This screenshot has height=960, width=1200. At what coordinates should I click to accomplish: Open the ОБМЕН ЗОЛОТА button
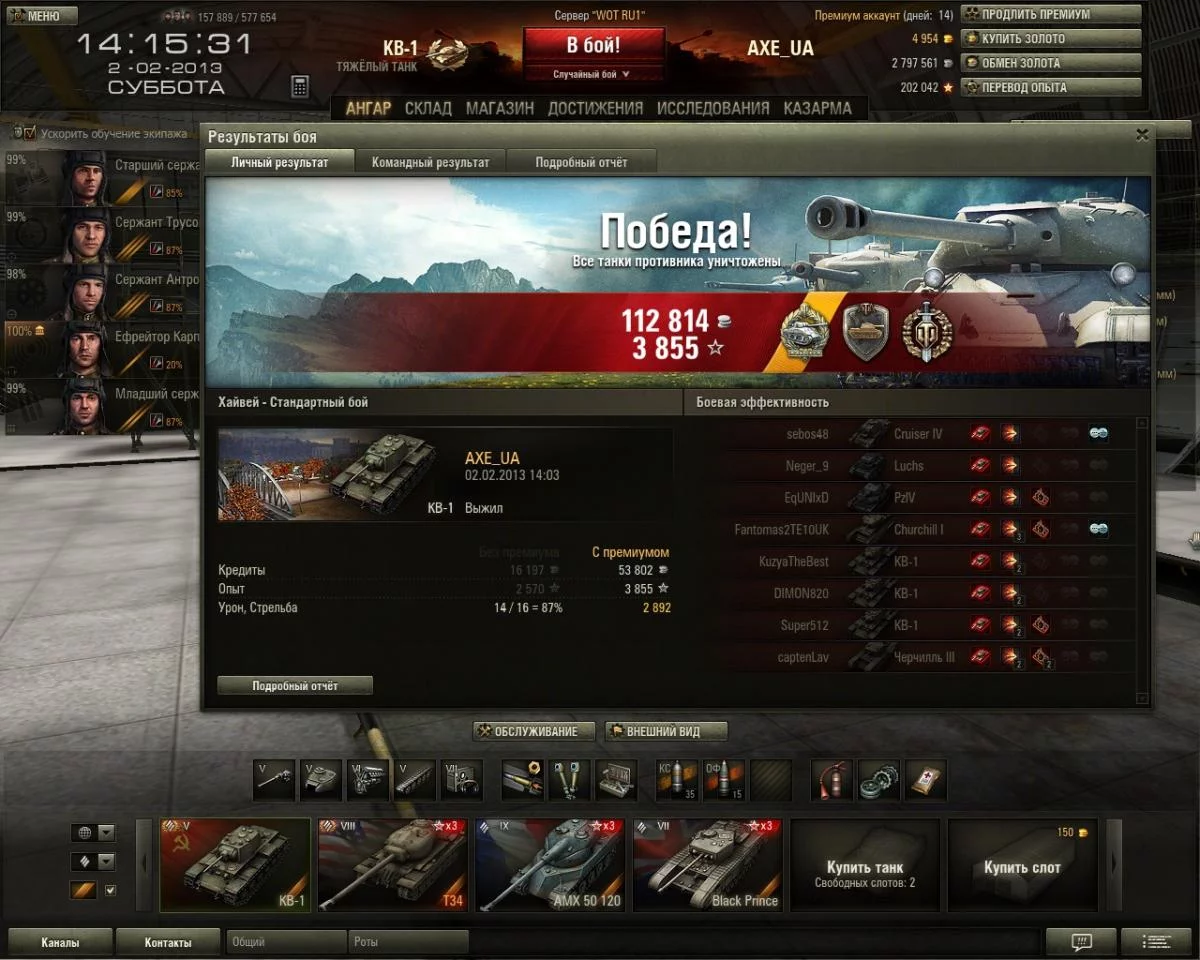1050,63
